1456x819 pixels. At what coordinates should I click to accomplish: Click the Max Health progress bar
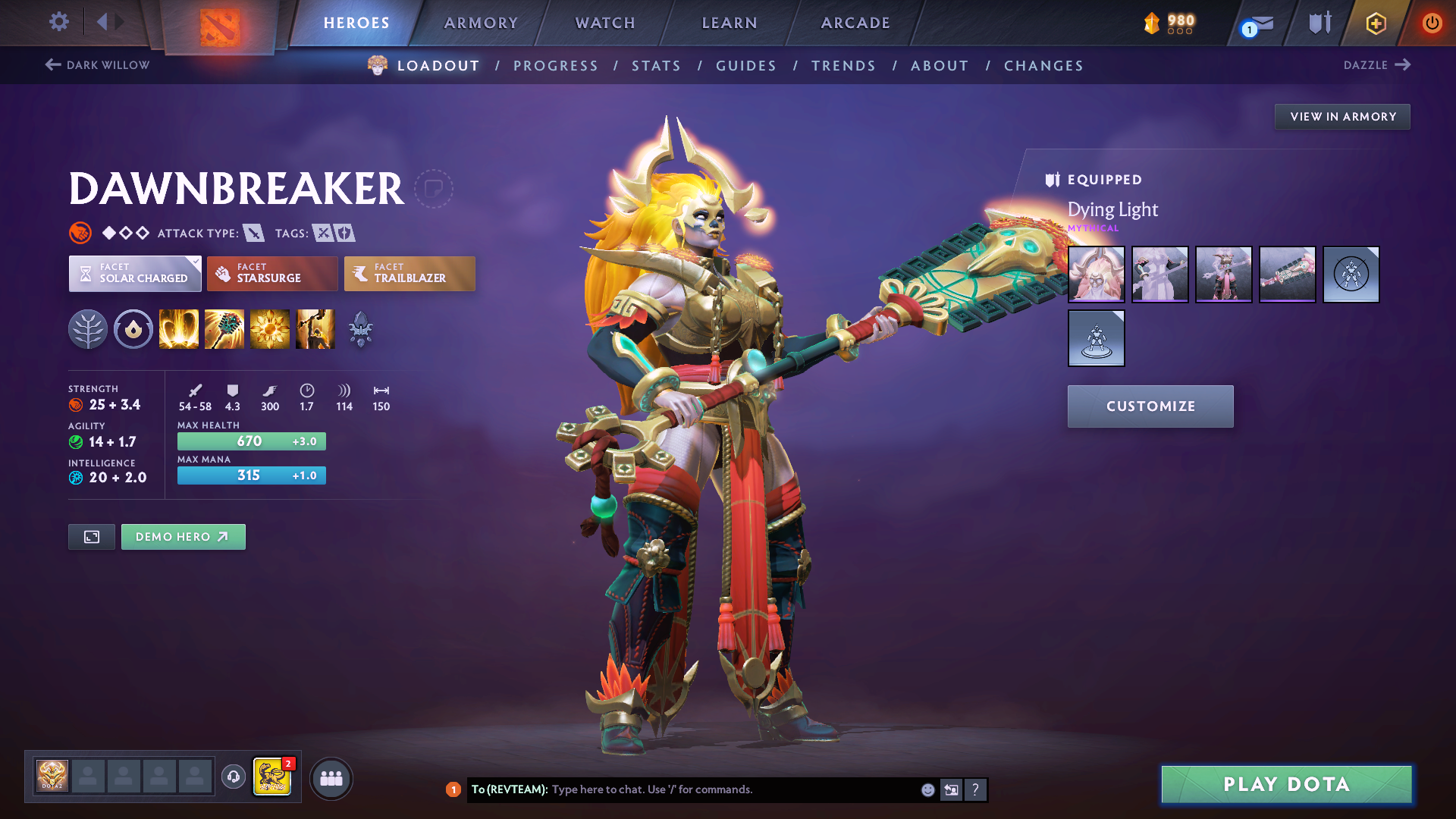coord(251,441)
